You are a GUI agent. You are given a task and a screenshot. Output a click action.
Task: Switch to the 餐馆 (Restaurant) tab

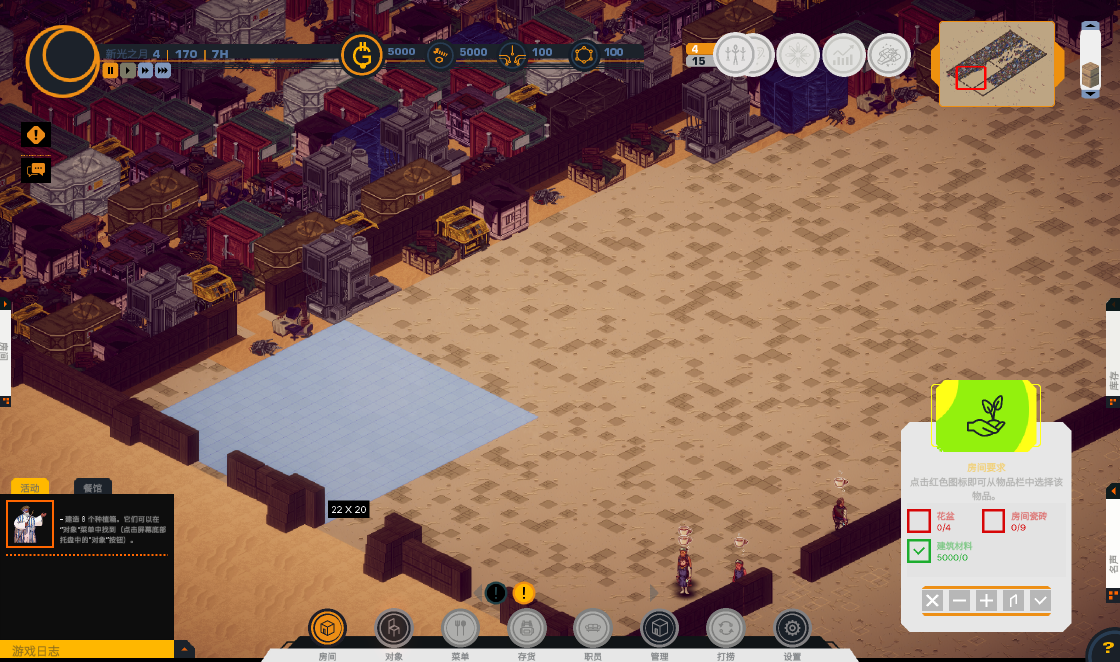pyautogui.click(x=93, y=488)
